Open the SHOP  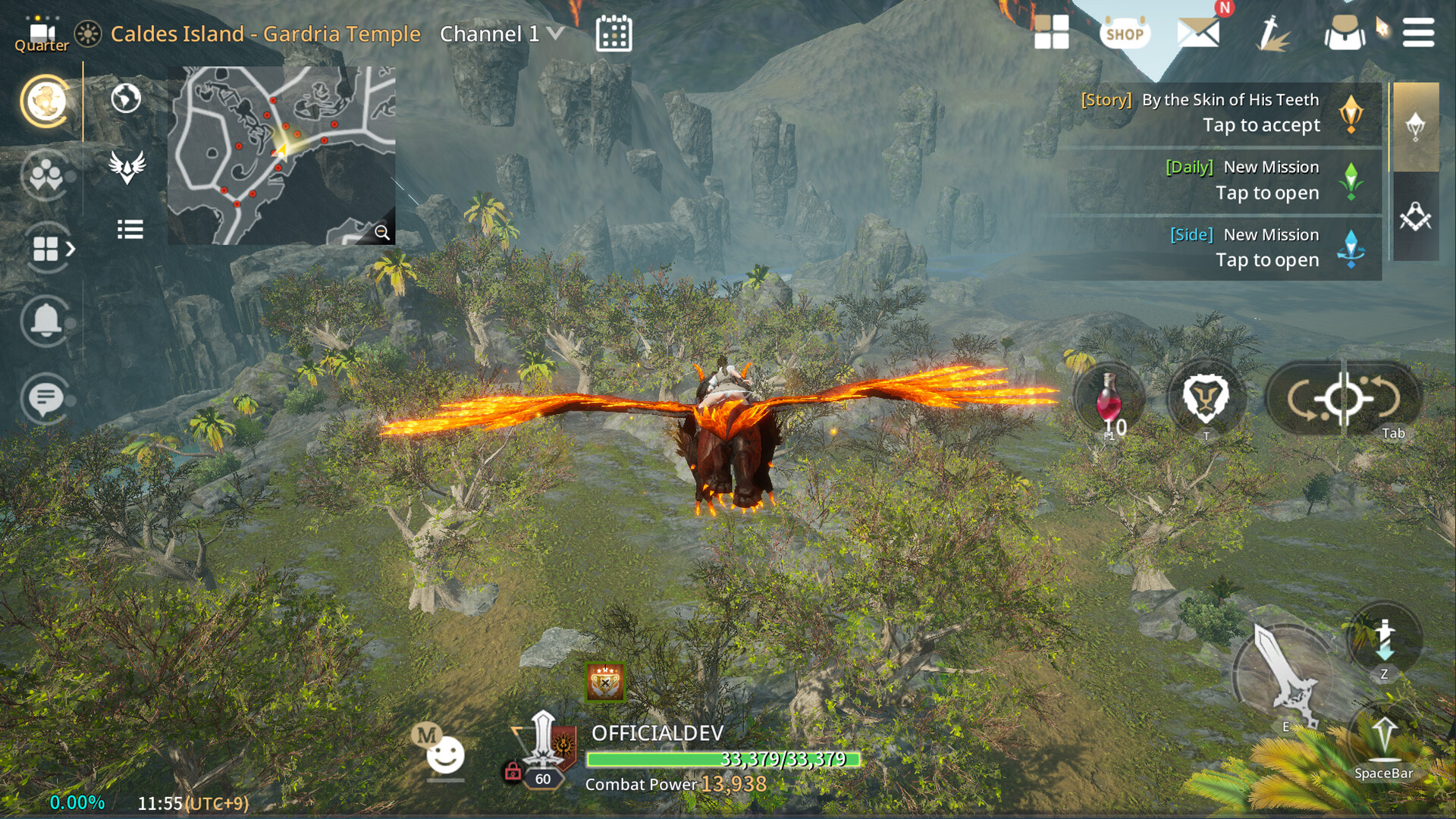(1125, 33)
